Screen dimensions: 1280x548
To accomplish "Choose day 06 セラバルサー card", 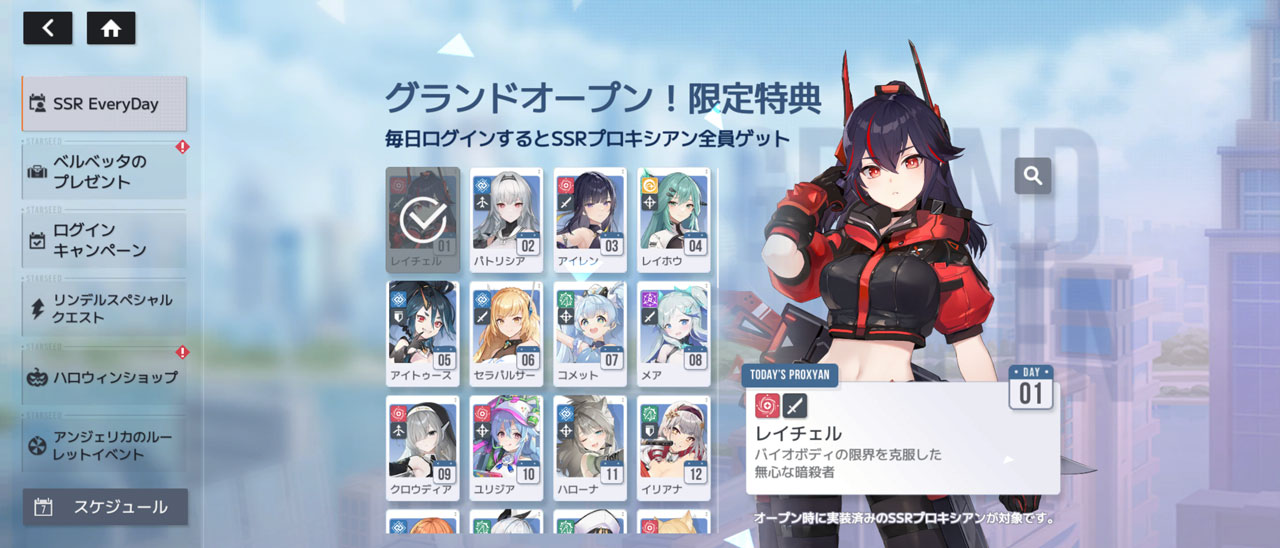I will (507, 334).
